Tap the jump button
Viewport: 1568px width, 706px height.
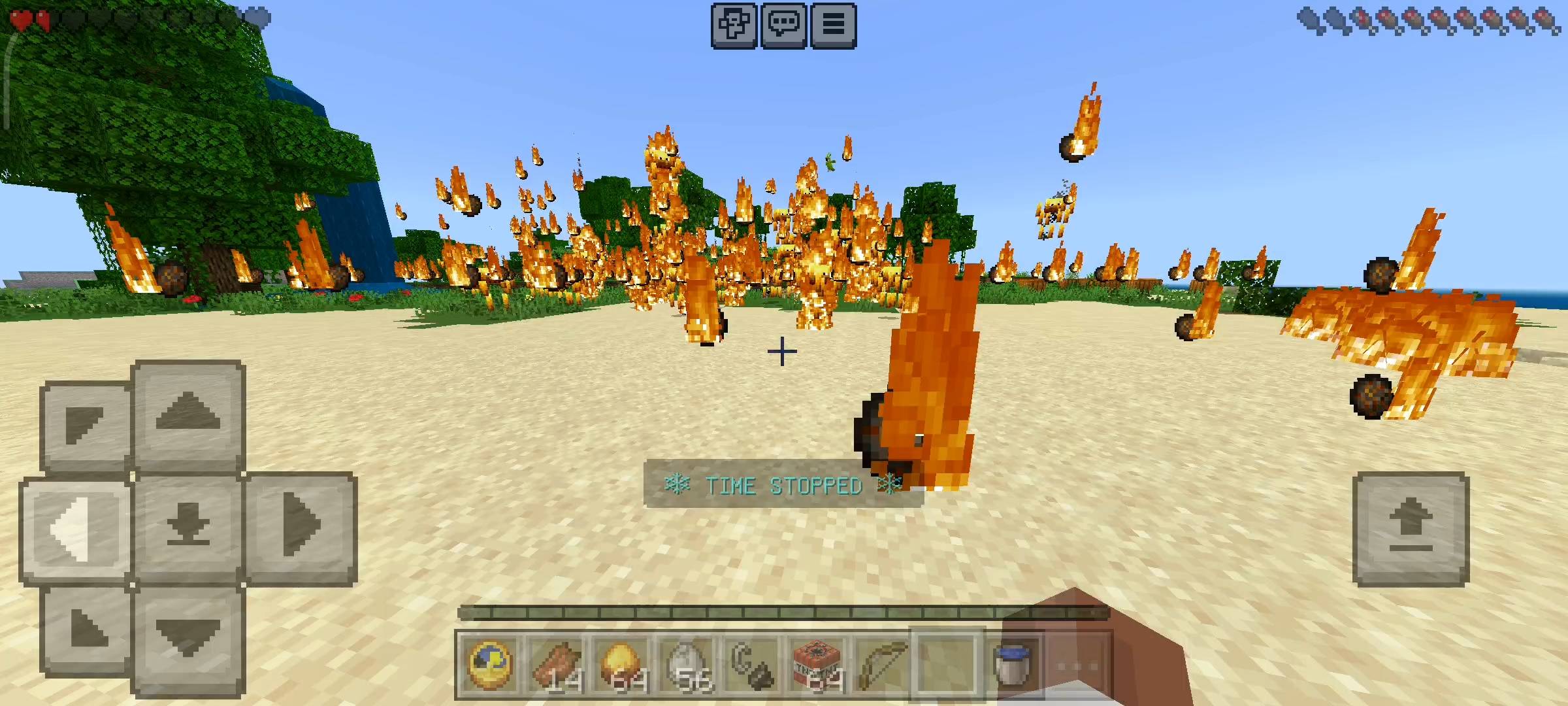click(x=1411, y=528)
